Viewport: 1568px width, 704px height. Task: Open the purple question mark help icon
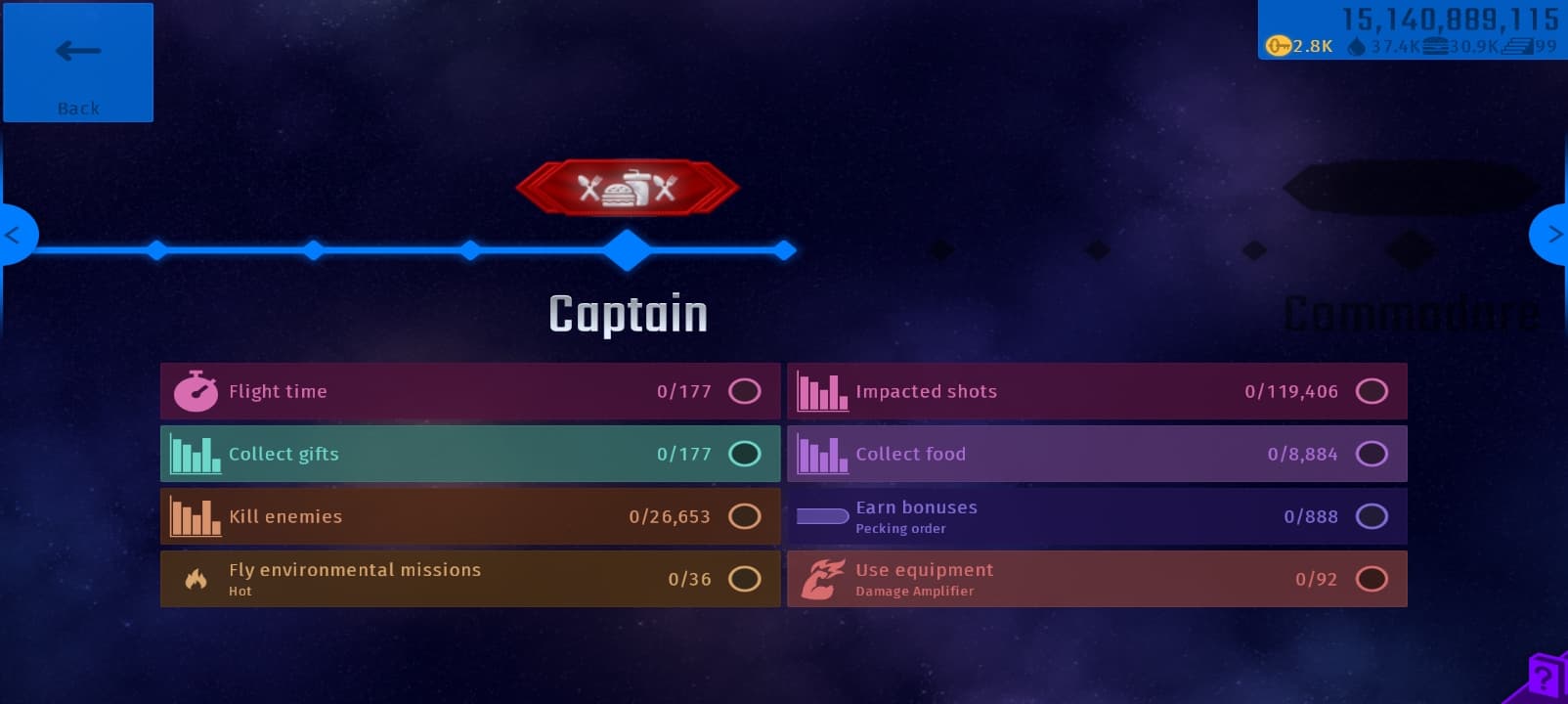tap(1544, 677)
